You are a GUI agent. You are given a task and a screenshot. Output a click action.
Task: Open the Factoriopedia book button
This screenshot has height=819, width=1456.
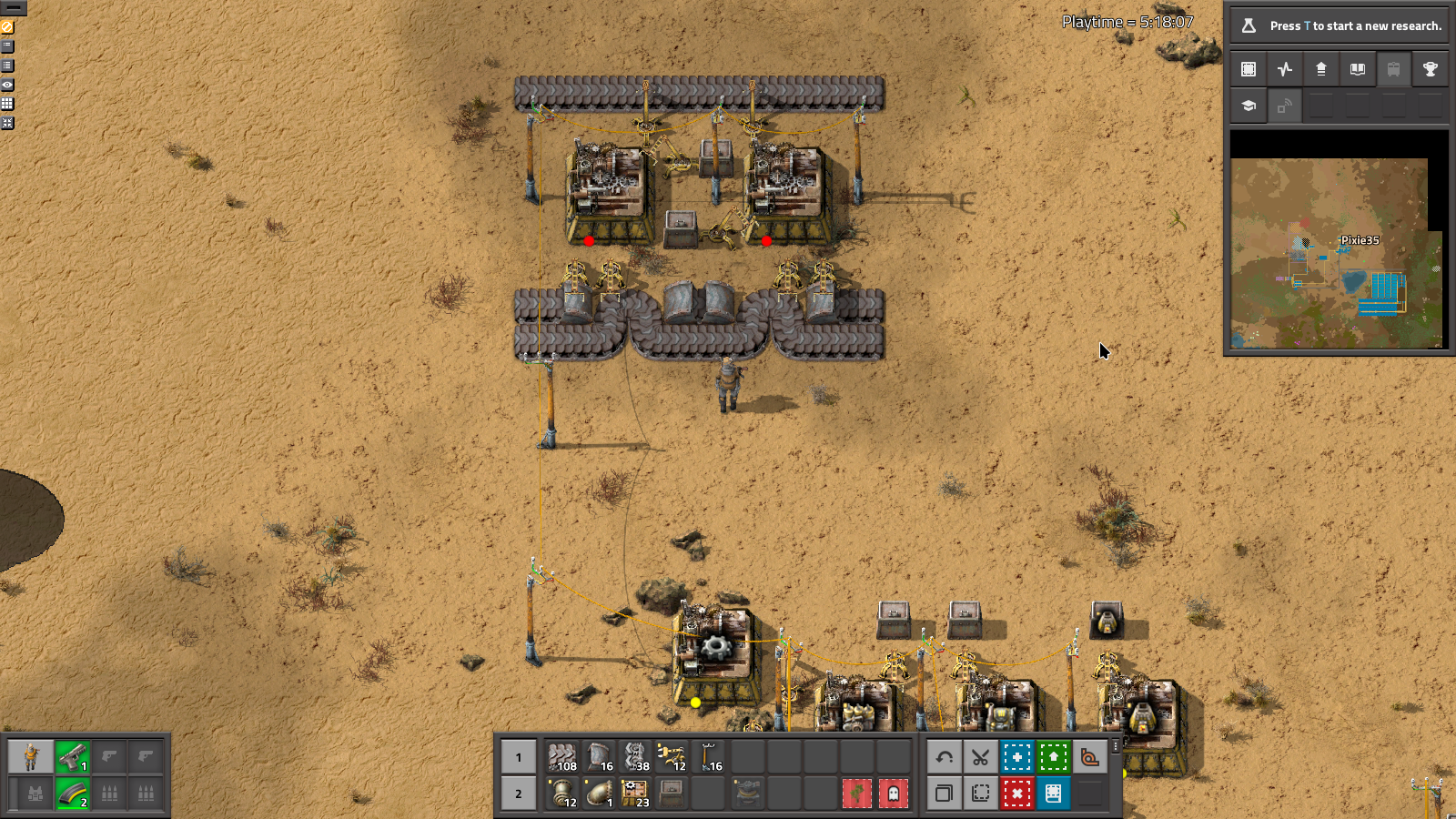tap(1358, 69)
